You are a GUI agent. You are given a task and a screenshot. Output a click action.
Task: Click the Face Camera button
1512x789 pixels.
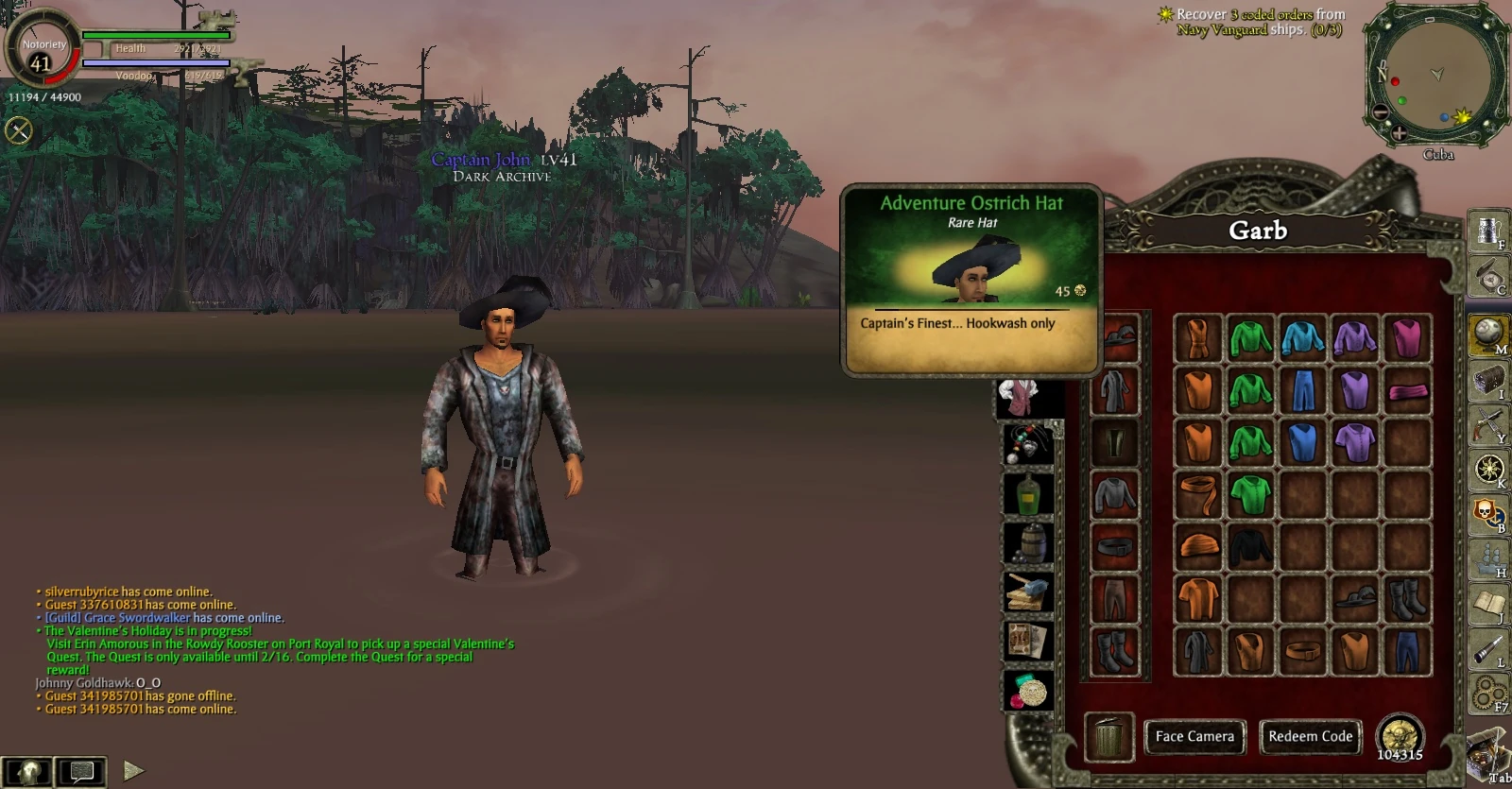tap(1194, 736)
